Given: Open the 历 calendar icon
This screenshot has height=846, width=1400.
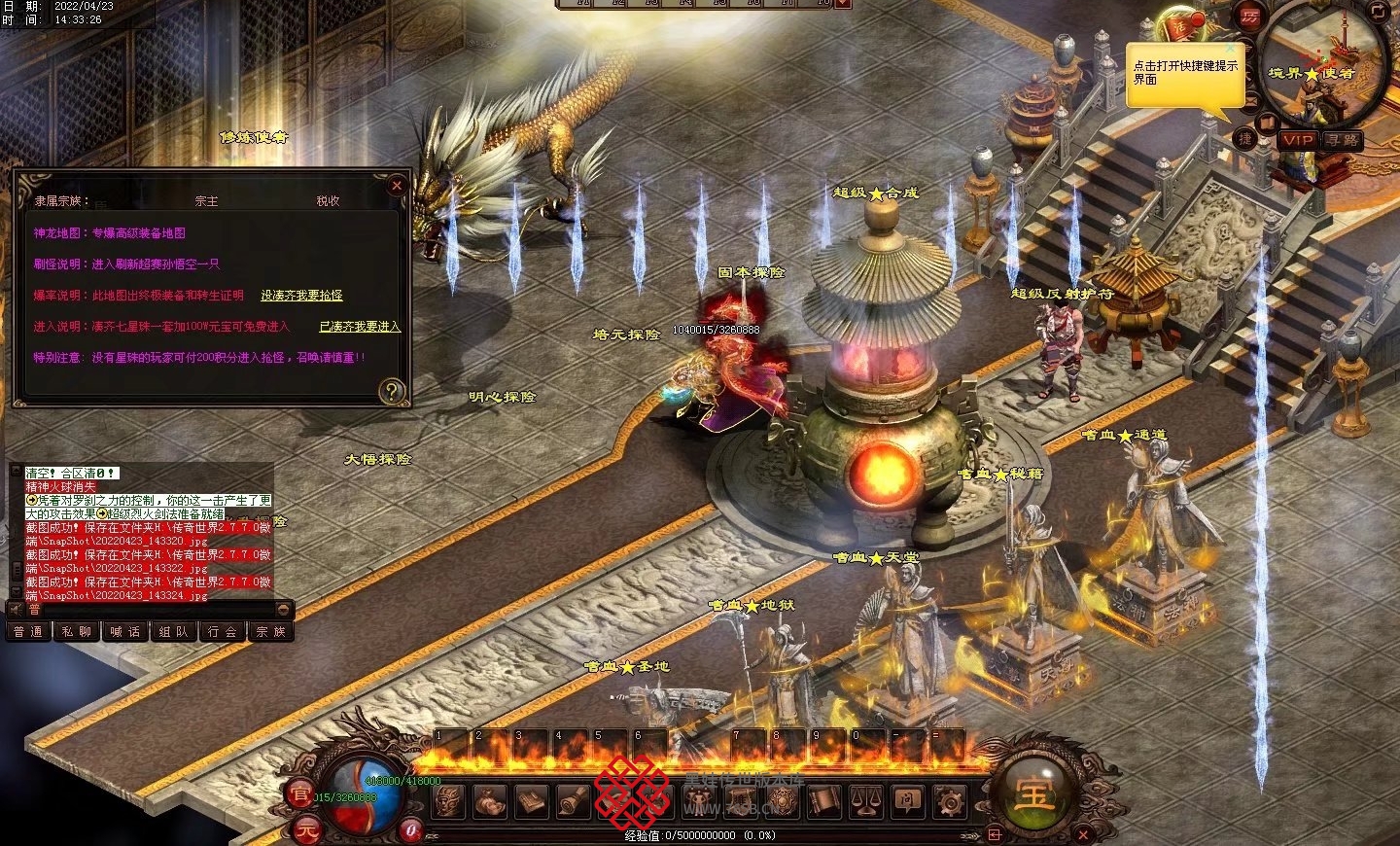Looking at the screenshot, I should pos(1250,17).
